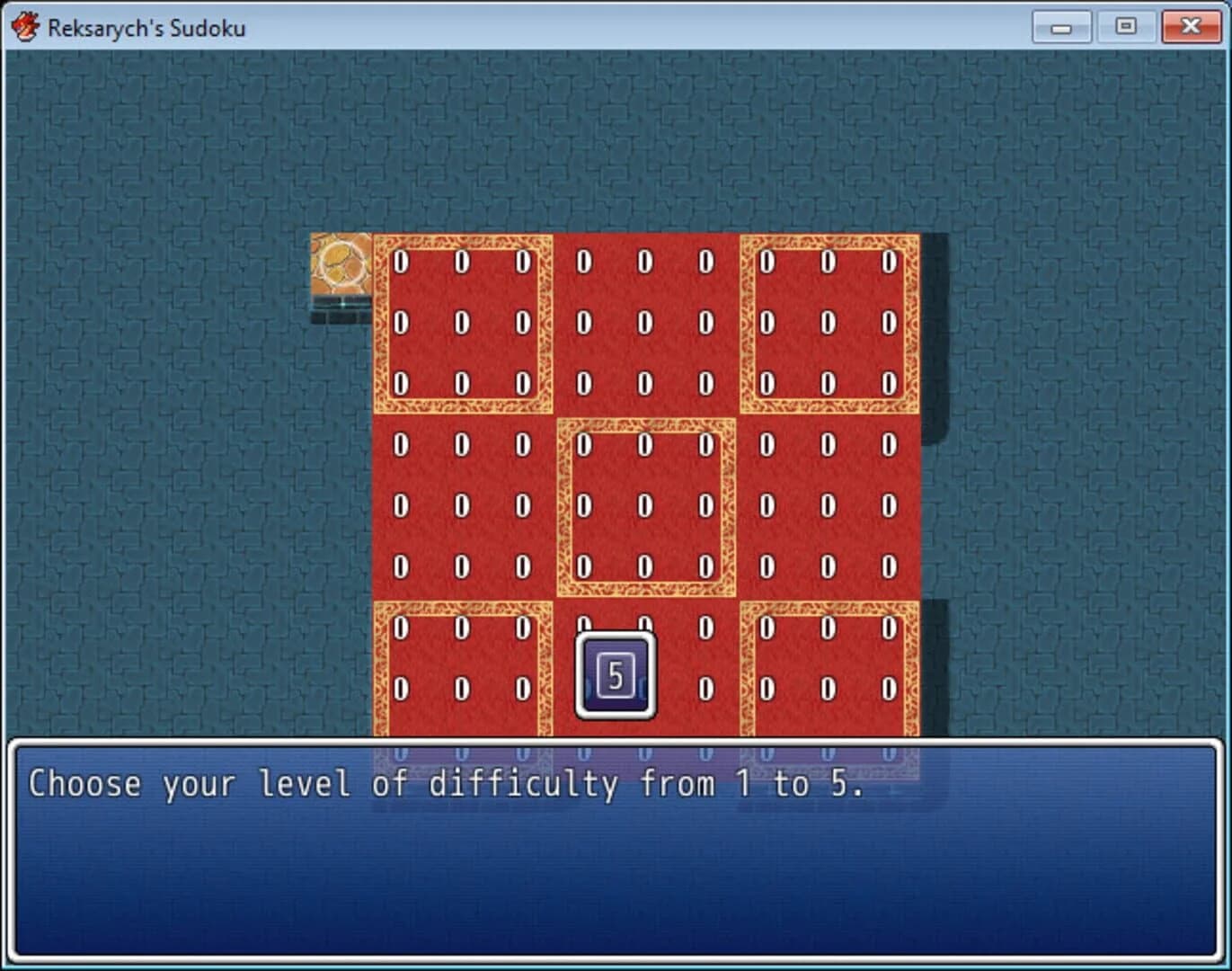Select a zero in the top-right bordered block
The image size is (1232, 971).
coord(826,263)
